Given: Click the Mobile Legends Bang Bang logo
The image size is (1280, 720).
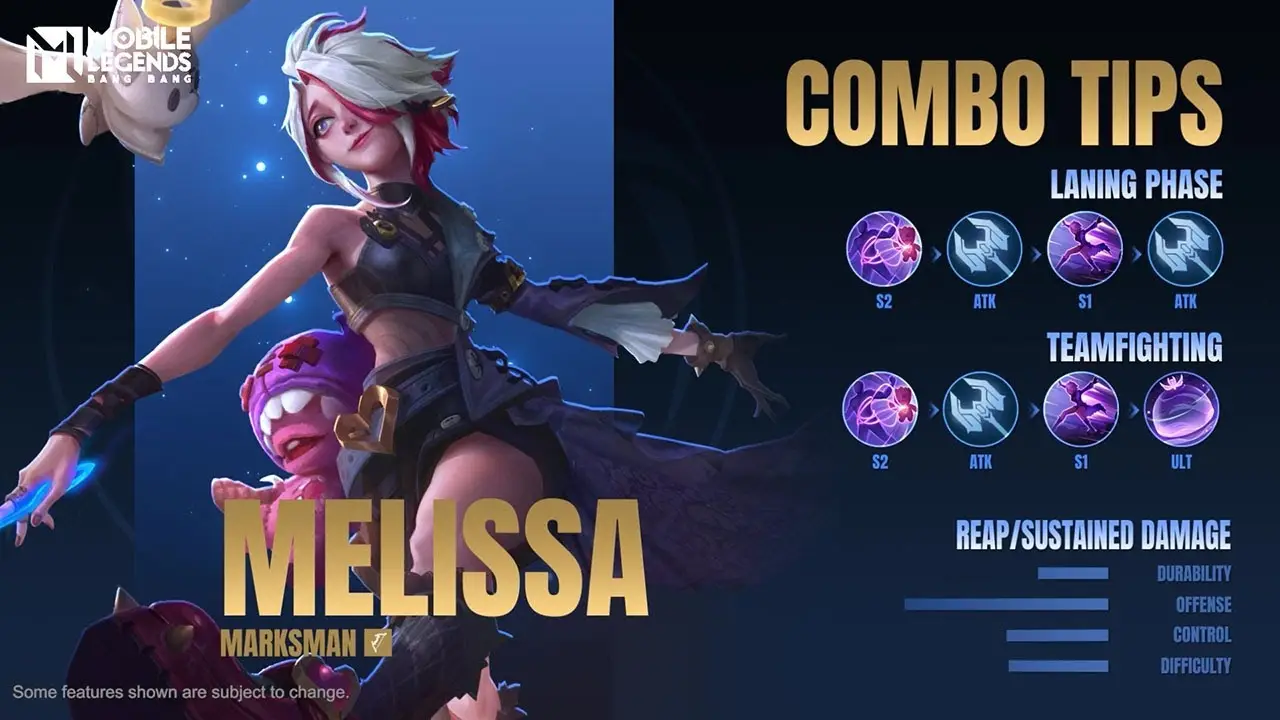Looking at the screenshot, I should [109, 55].
